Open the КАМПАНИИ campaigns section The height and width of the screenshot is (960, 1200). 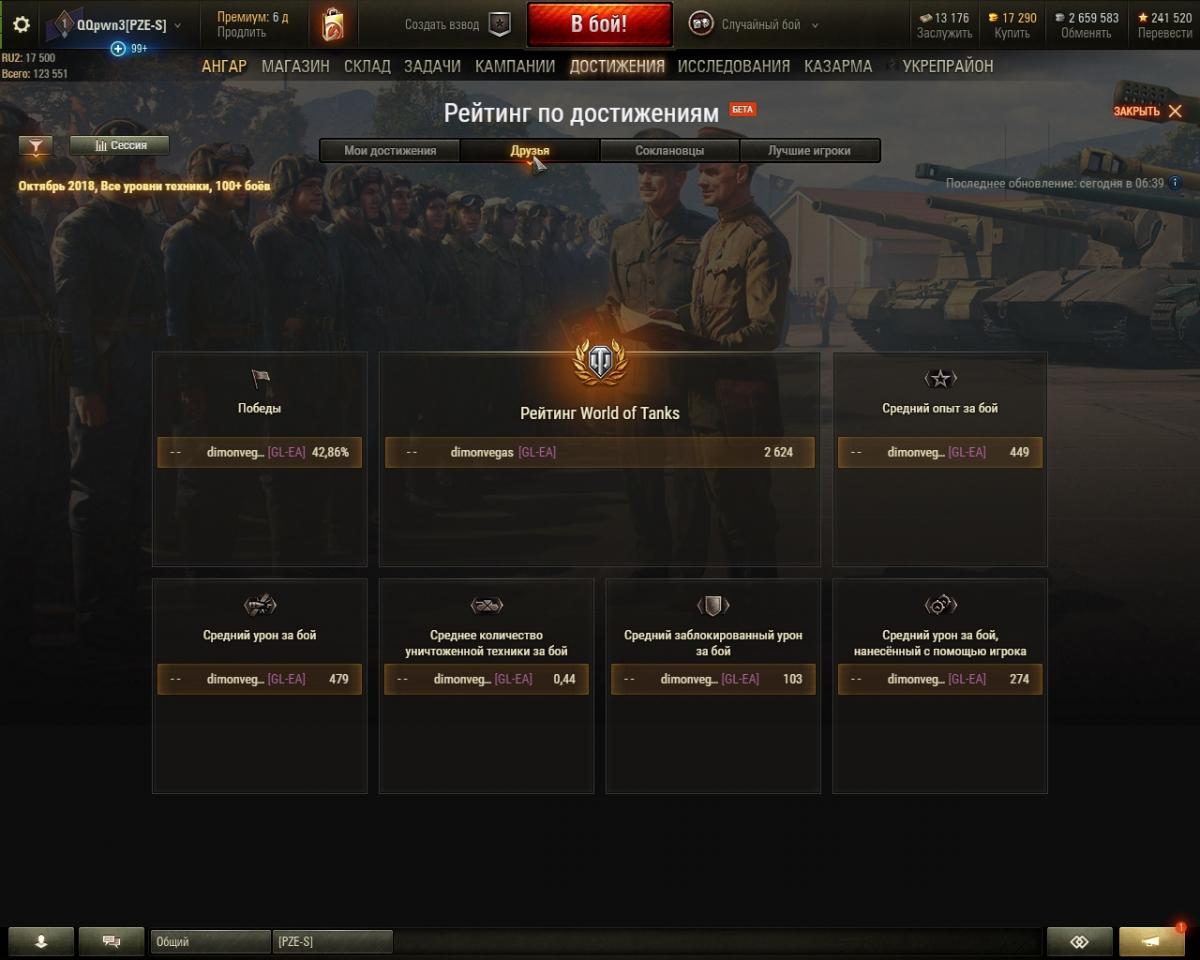[x=515, y=66]
